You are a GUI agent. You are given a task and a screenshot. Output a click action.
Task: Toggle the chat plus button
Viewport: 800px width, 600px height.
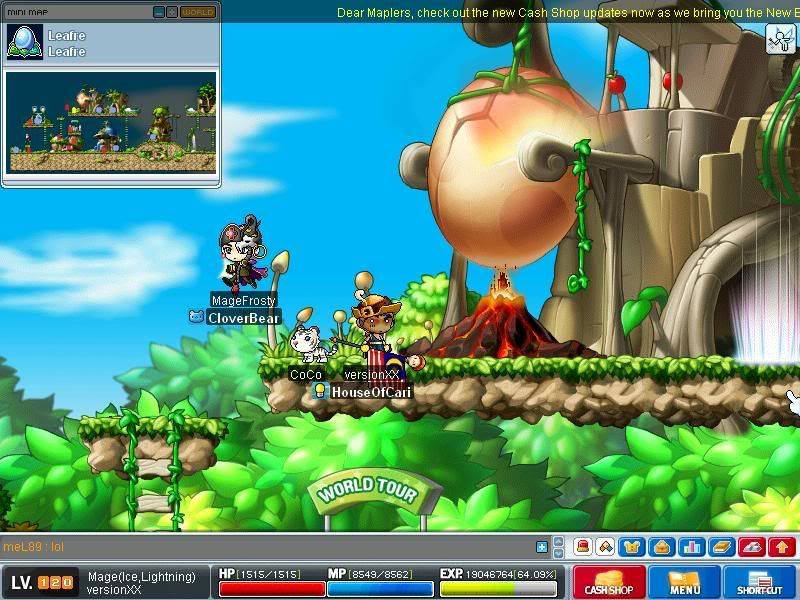tap(542, 547)
